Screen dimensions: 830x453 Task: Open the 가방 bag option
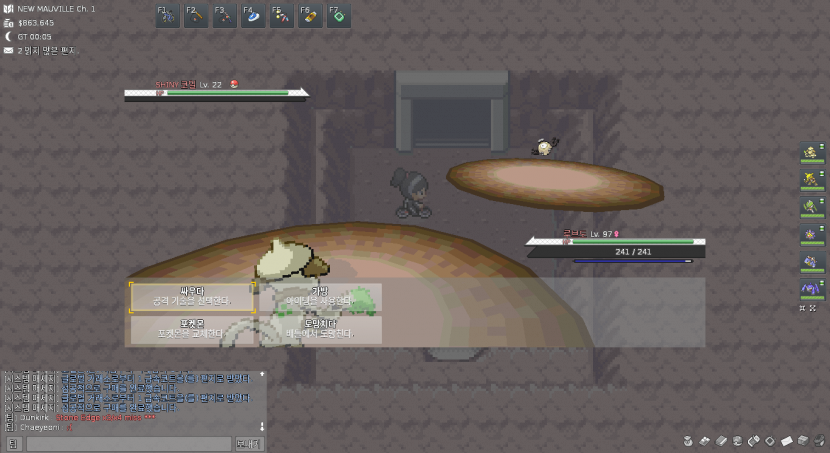pyautogui.click(x=320, y=296)
